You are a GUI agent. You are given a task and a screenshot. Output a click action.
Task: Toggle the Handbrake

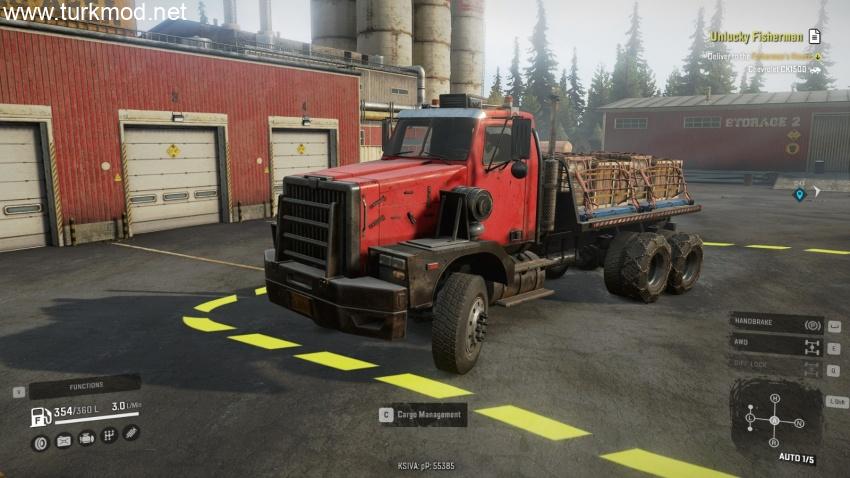point(776,324)
